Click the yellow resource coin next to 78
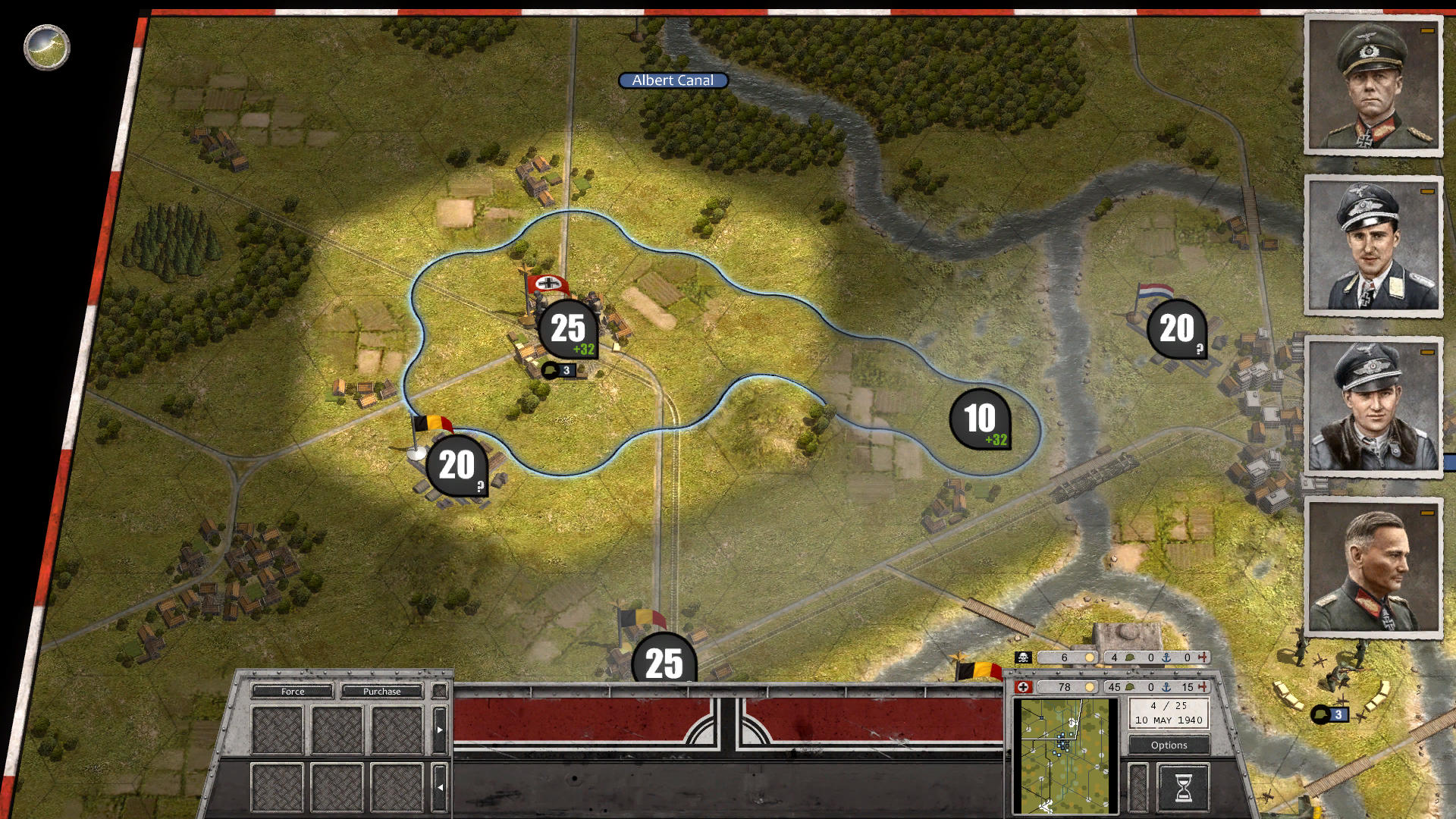The image size is (1456, 819). point(1090,687)
